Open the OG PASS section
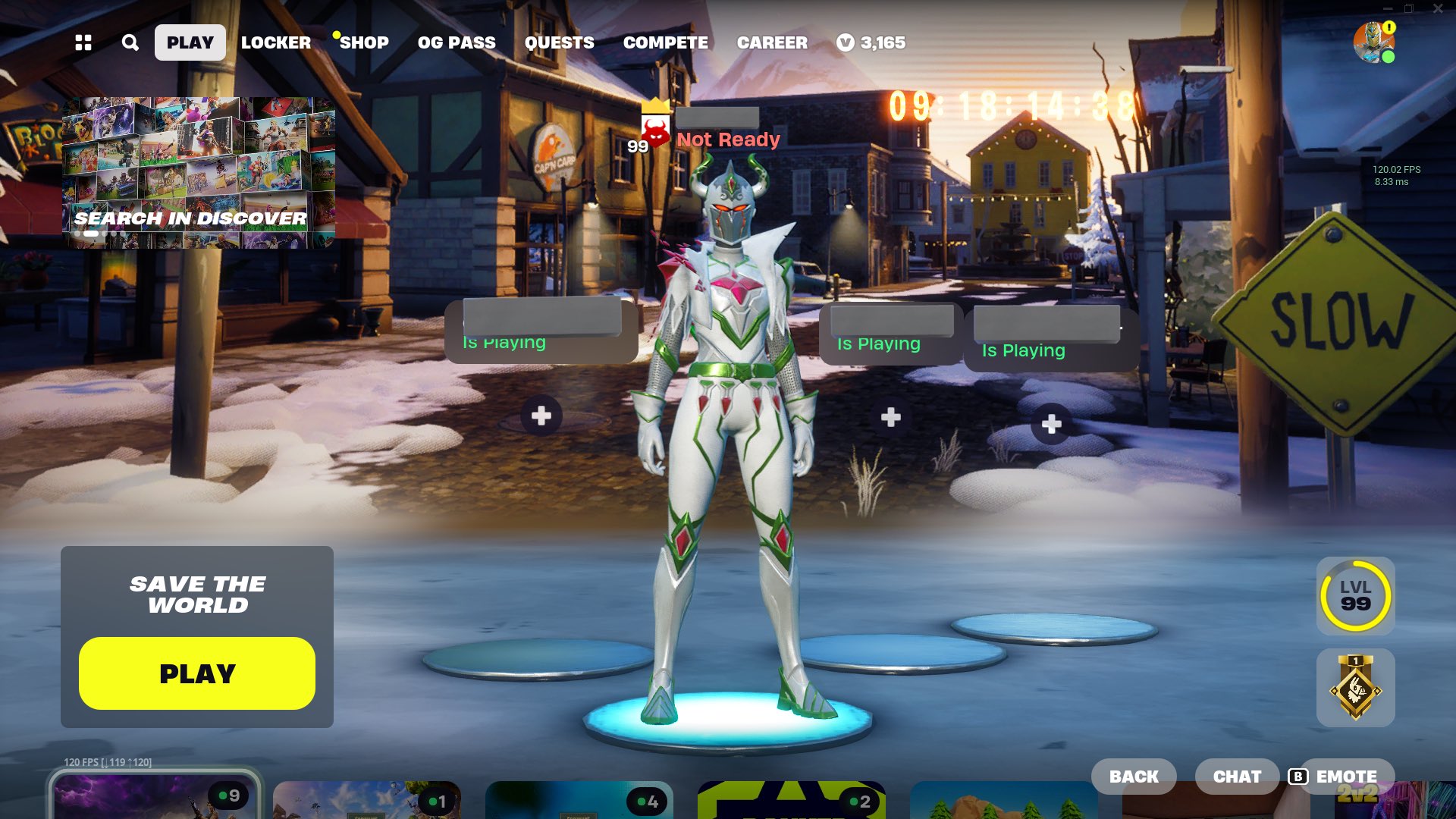Viewport: 1456px width, 819px height. tap(457, 42)
